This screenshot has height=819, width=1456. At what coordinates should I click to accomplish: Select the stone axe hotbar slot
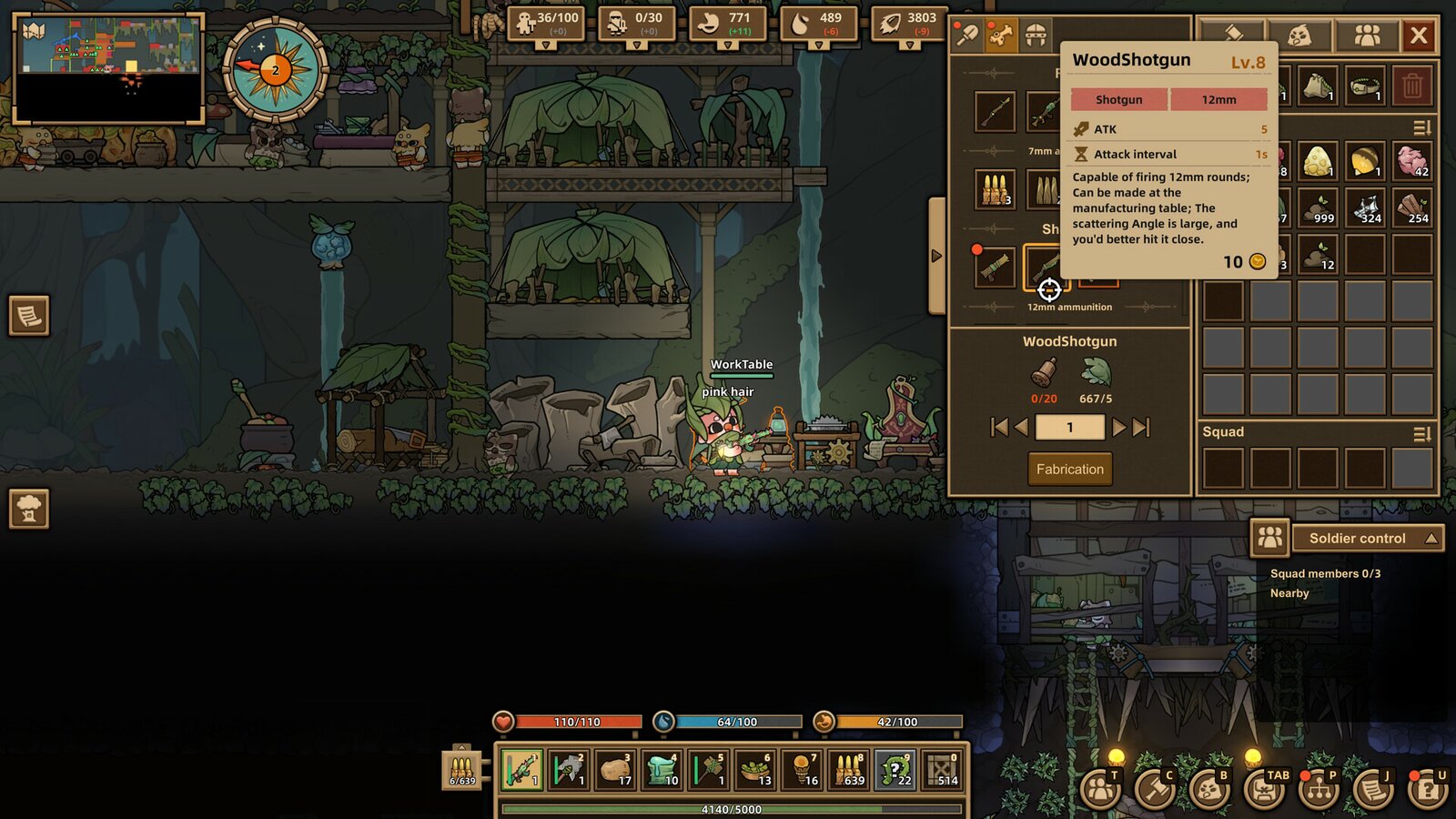coord(569,770)
